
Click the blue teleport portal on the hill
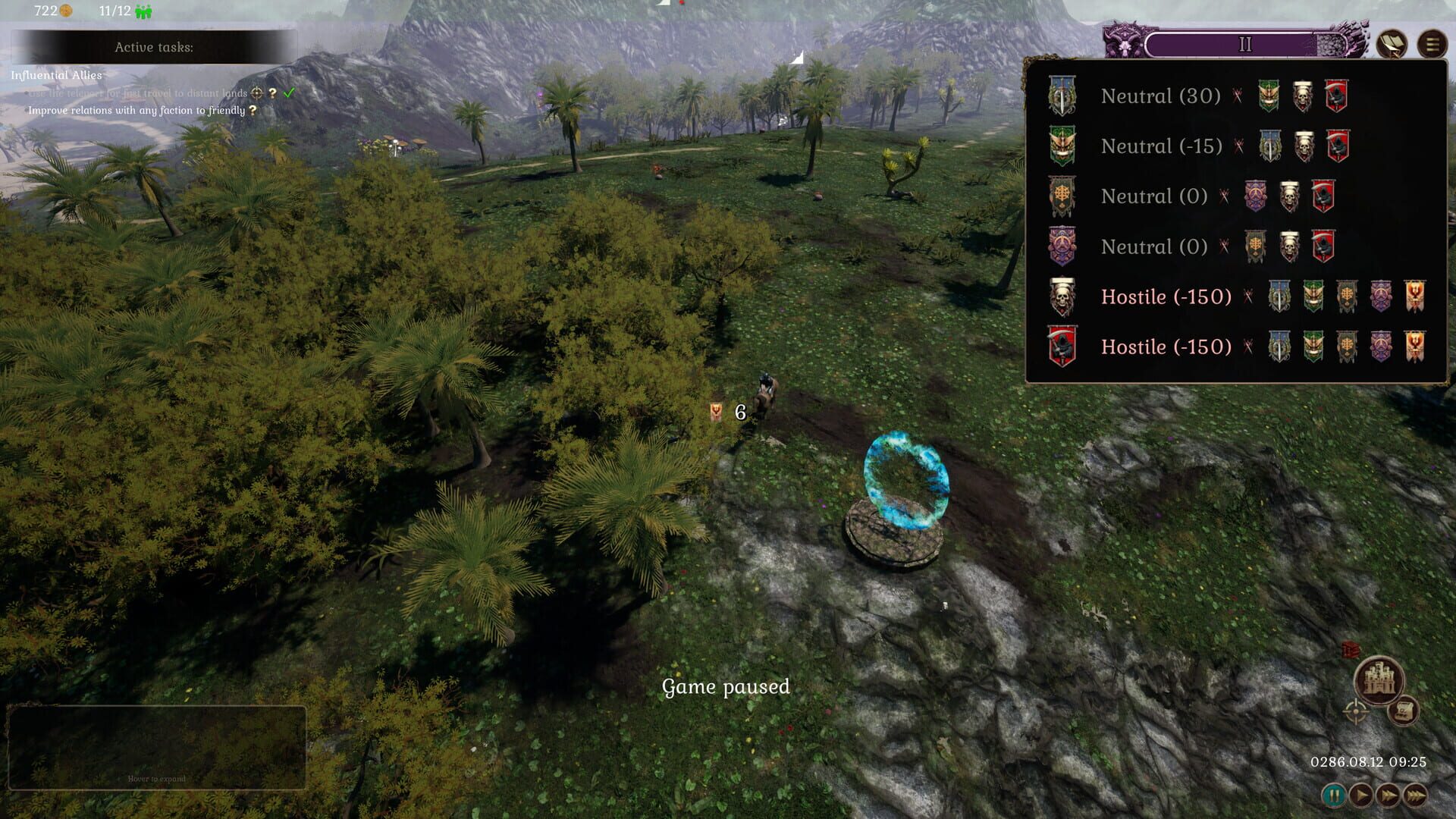[908, 478]
